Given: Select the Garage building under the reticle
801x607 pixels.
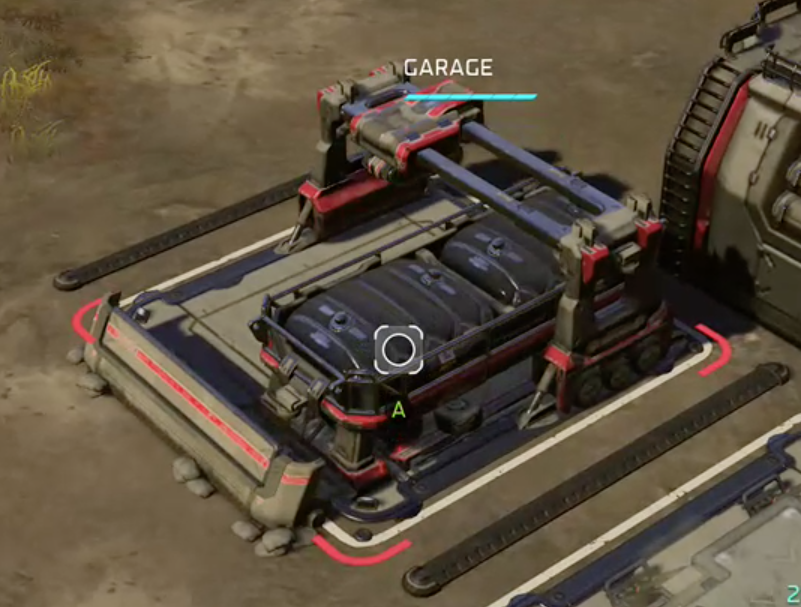Looking at the screenshot, I should tap(398, 349).
